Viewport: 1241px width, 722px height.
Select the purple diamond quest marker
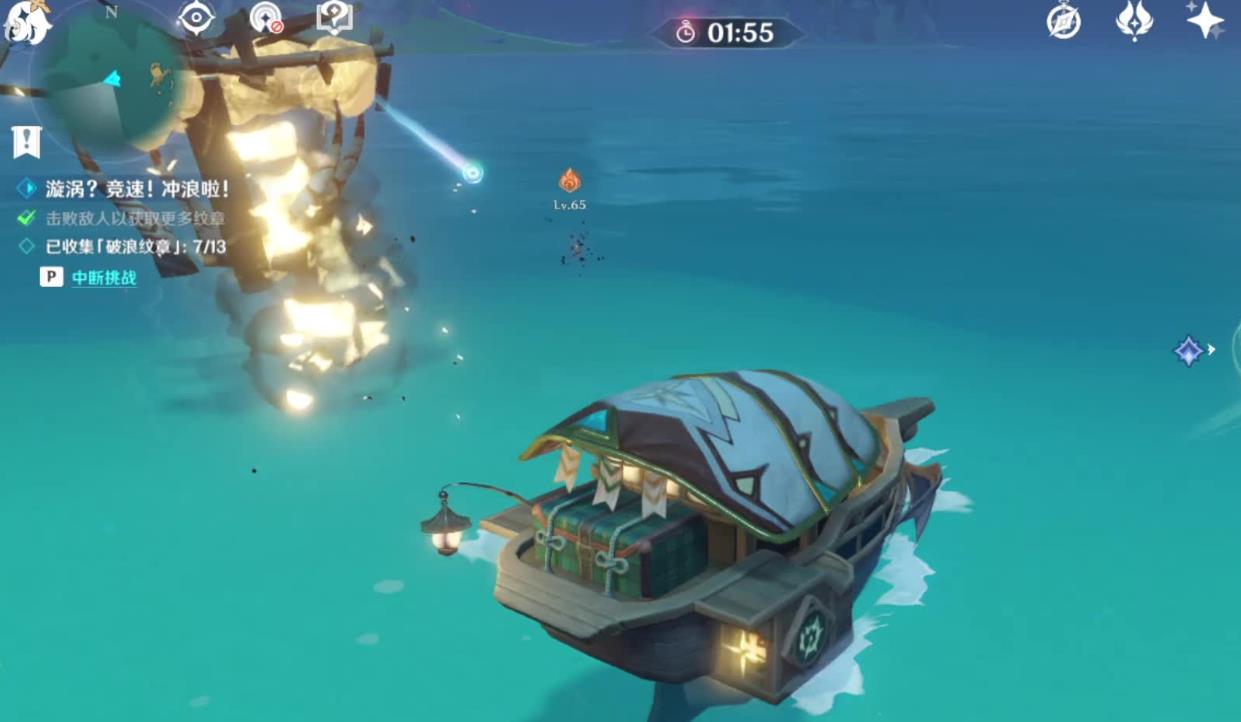1188,351
